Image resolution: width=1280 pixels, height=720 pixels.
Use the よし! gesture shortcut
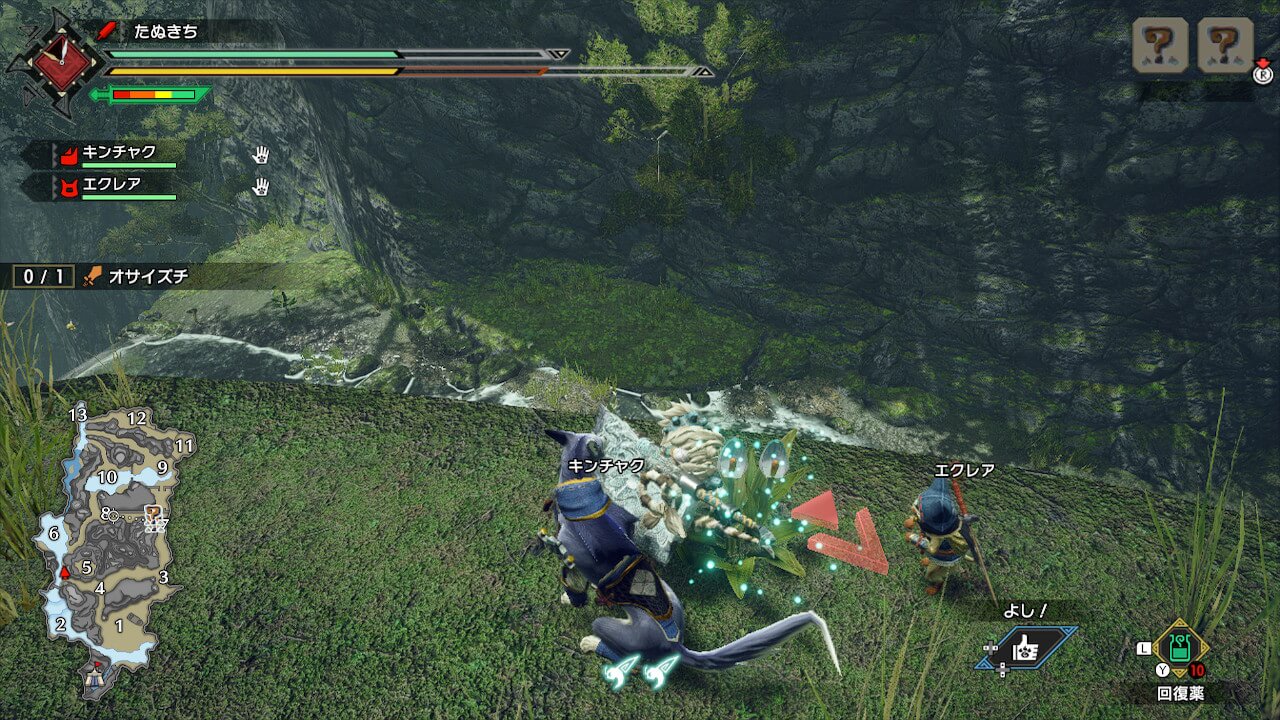pos(1026,648)
